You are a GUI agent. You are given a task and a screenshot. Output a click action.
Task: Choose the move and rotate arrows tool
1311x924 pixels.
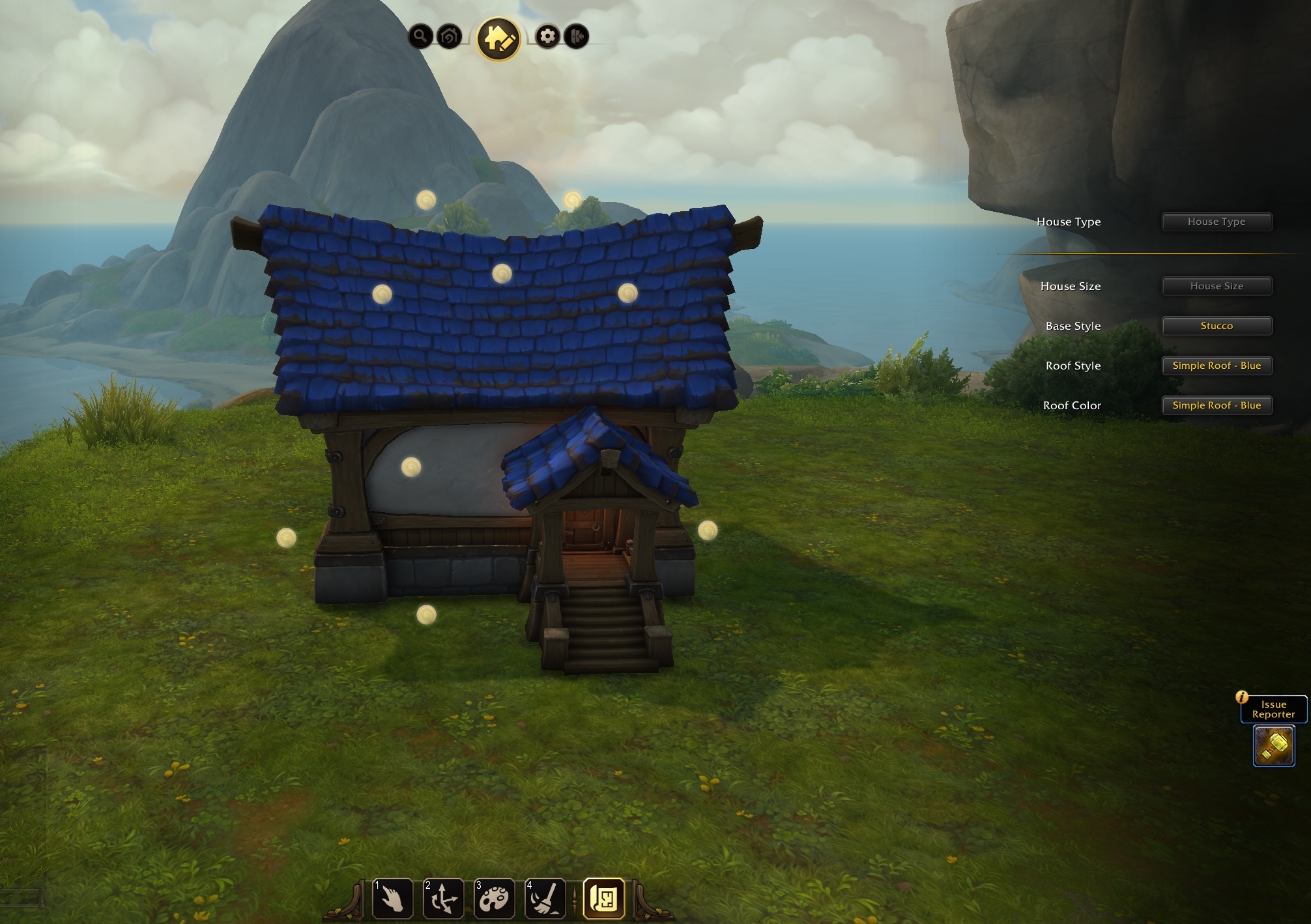click(443, 899)
